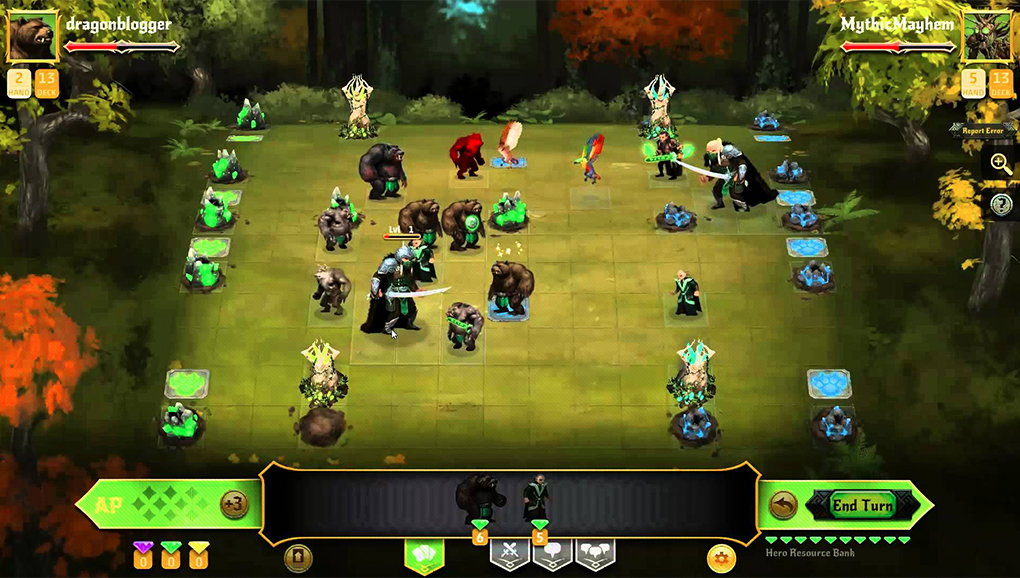Switch to the crossed swords tab
Image resolution: width=1020 pixels, height=578 pixels.
509,552
